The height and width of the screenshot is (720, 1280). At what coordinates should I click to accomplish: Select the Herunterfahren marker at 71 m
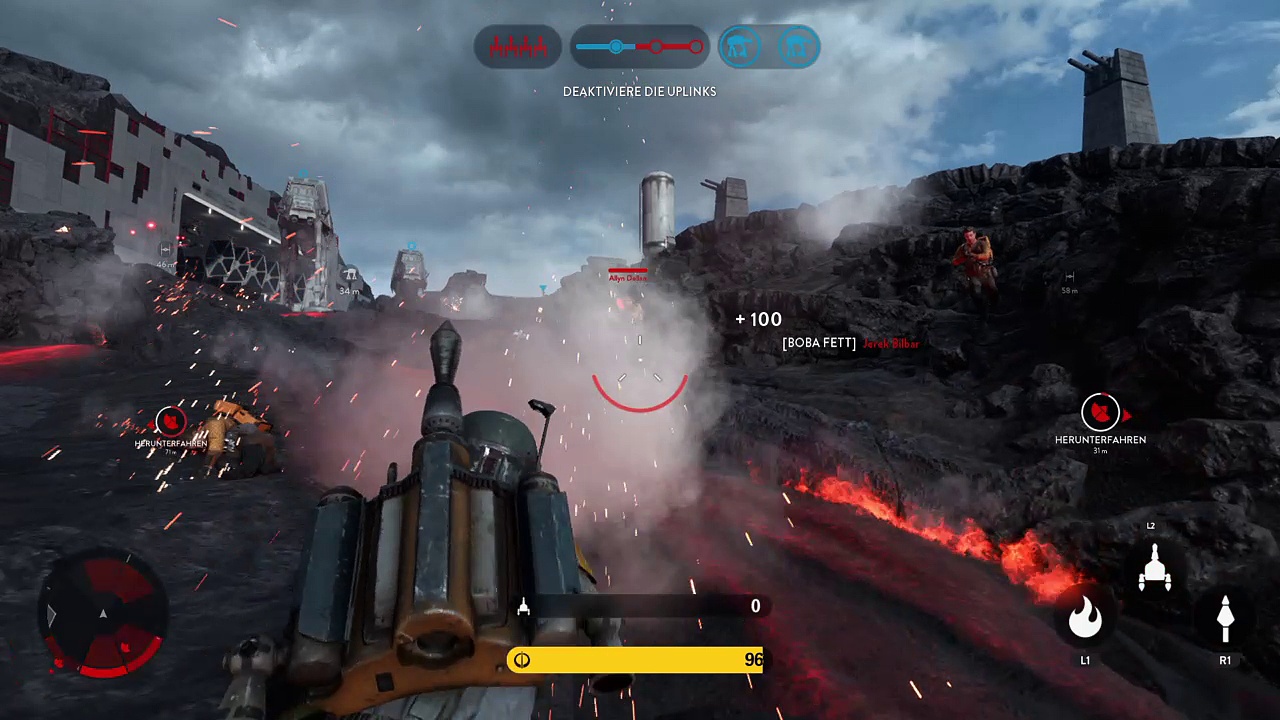pyautogui.click(x=171, y=421)
